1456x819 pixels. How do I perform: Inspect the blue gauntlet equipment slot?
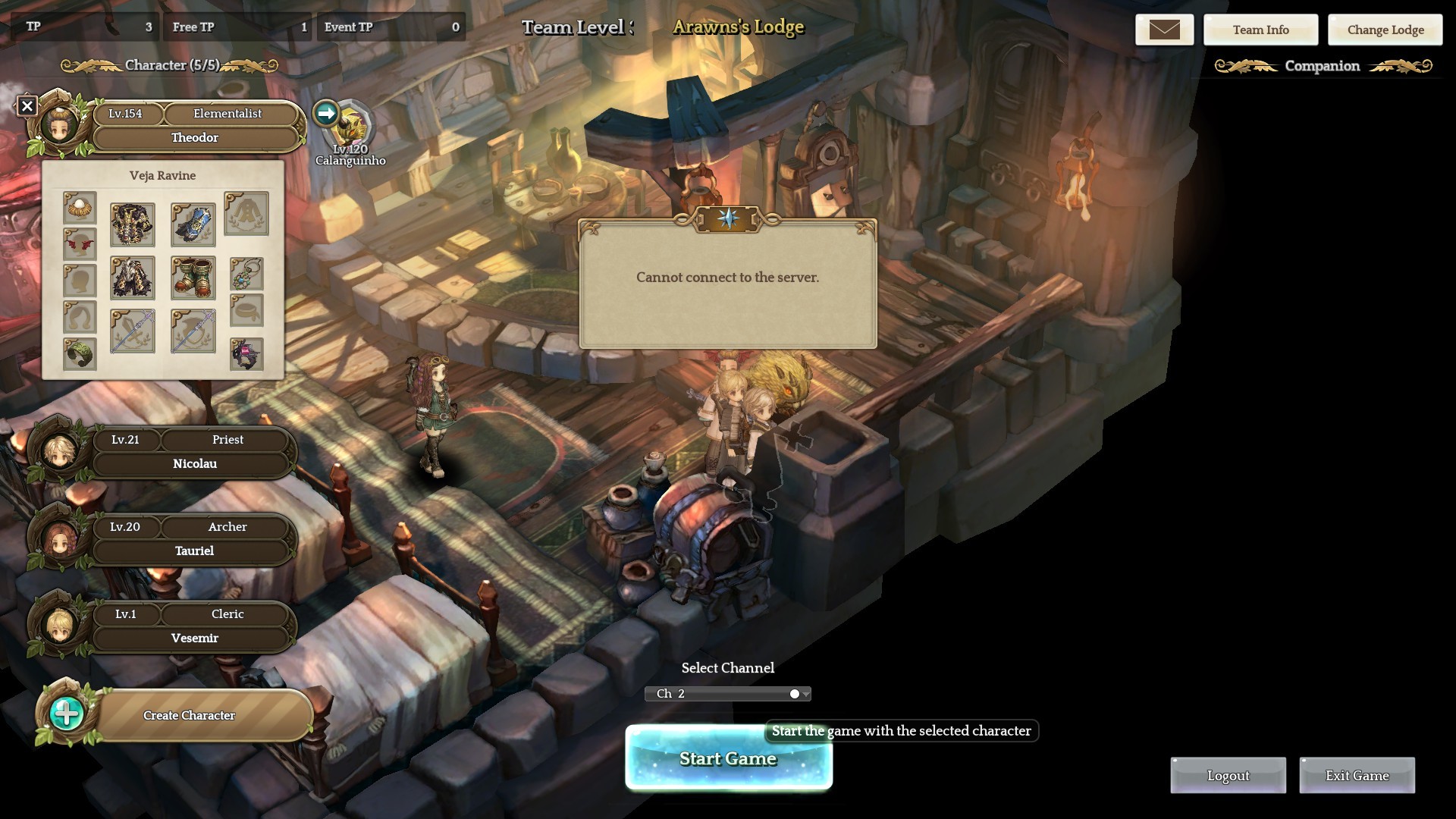(x=193, y=224)
